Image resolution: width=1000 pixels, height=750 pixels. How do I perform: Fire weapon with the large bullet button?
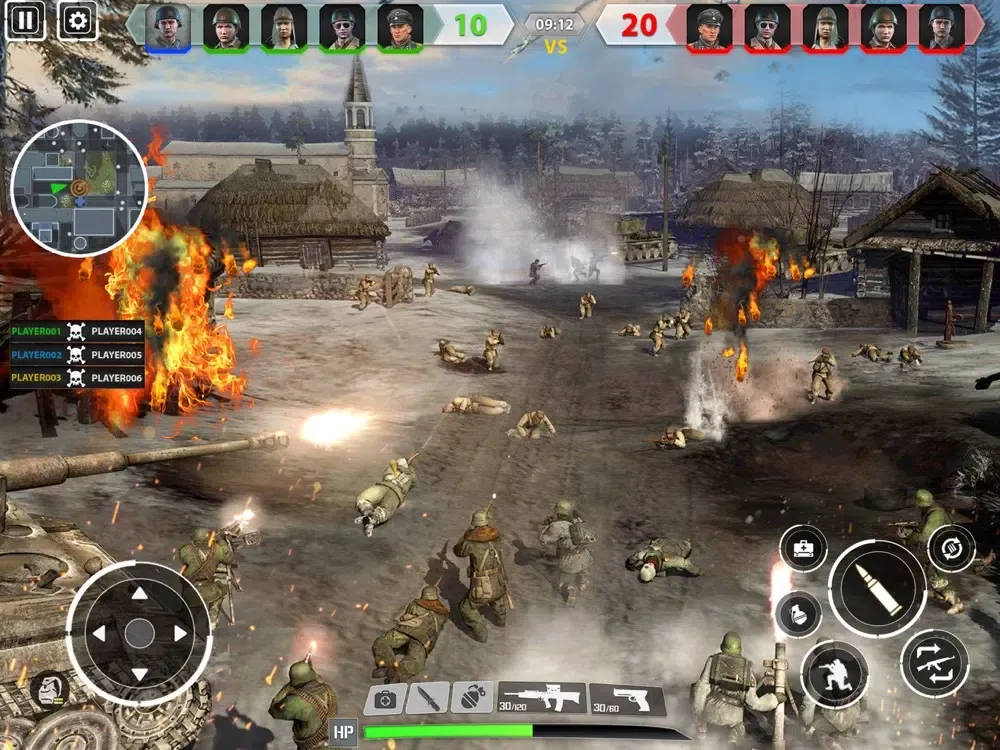coord(878,589)
